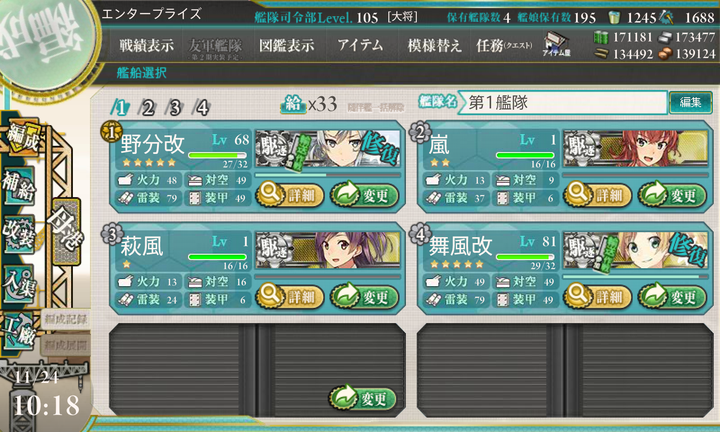This screenshot has height=432, width=720.
Task: Click the fleet name field 第1艦隊
Action: click(565, 102)
